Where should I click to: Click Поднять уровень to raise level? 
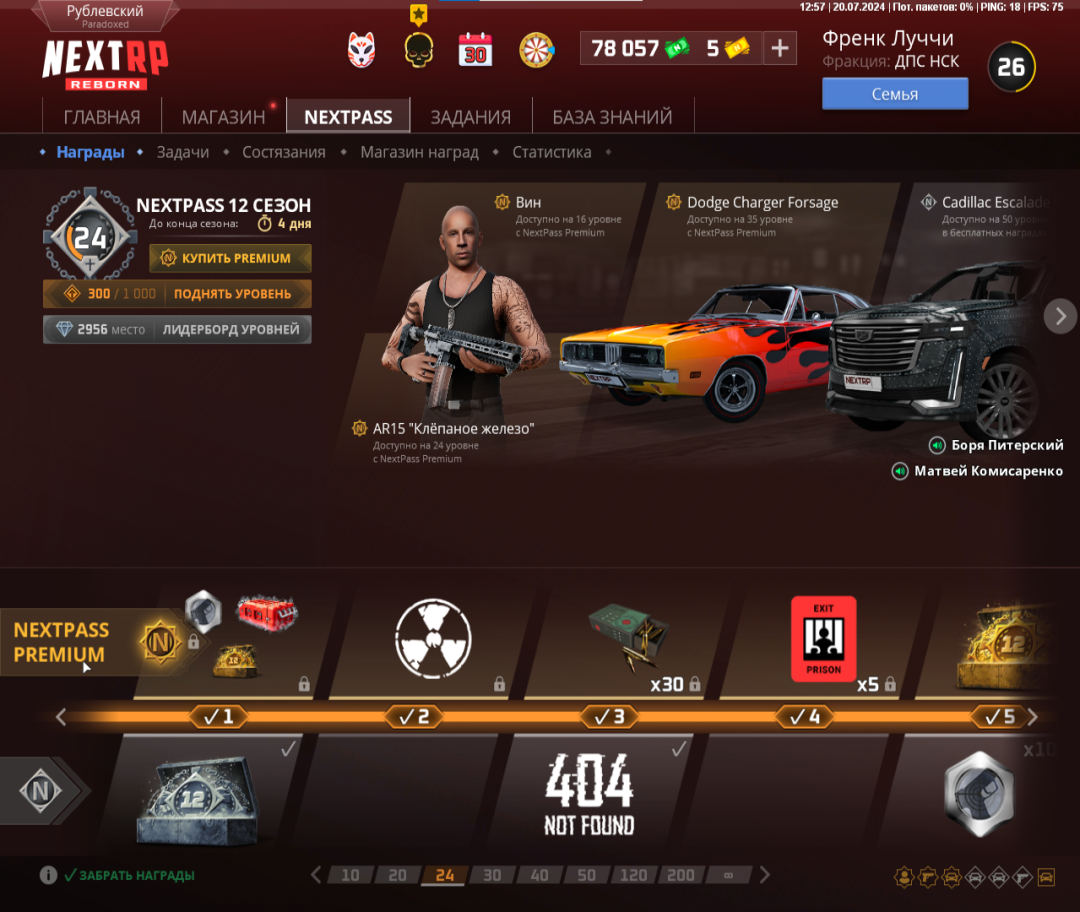[232, 294]
